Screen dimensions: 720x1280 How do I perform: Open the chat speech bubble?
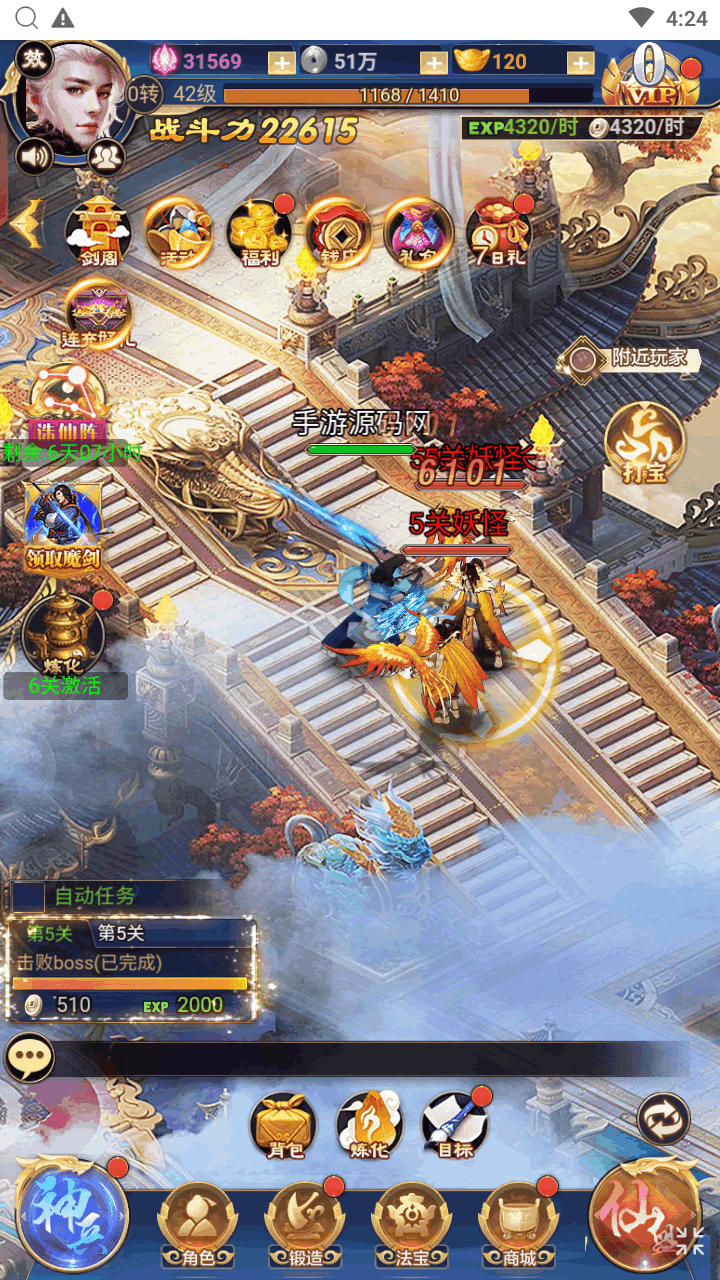(30, 1058)
